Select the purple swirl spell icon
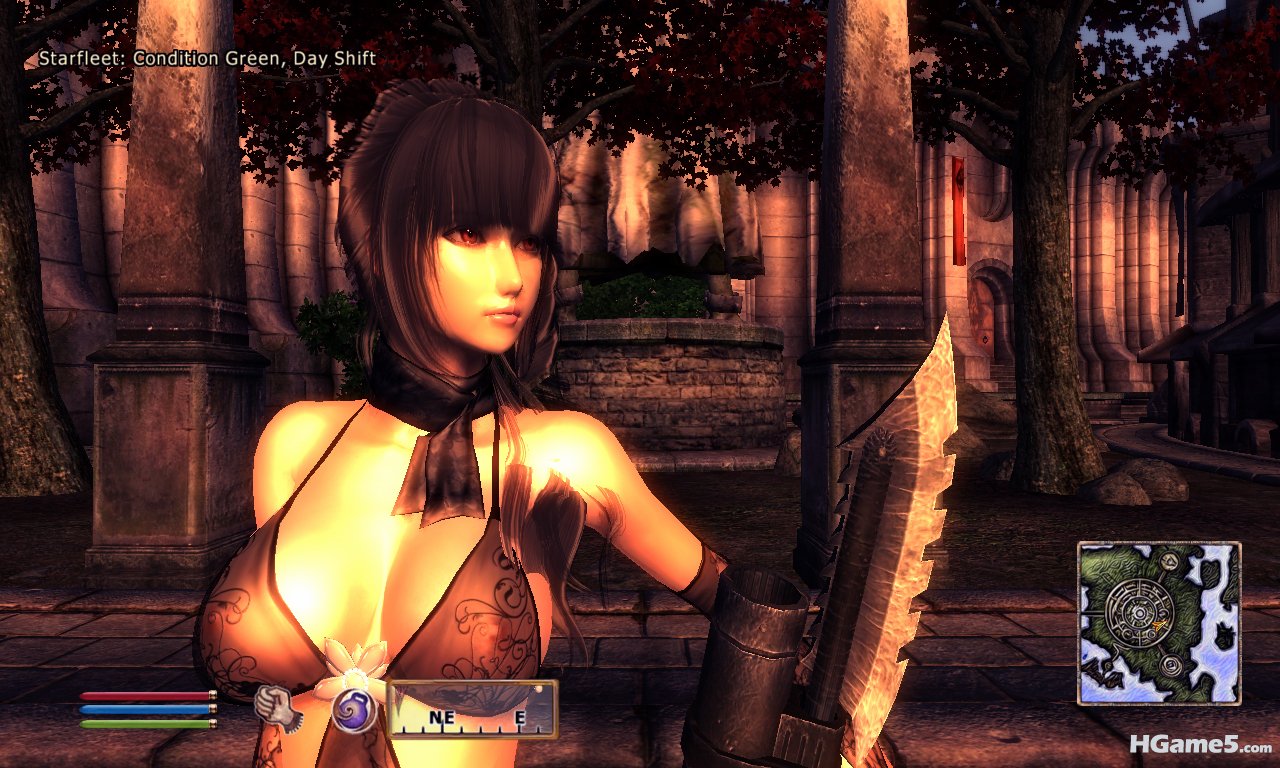1280x768 pixels. click(x=353, y=711)
